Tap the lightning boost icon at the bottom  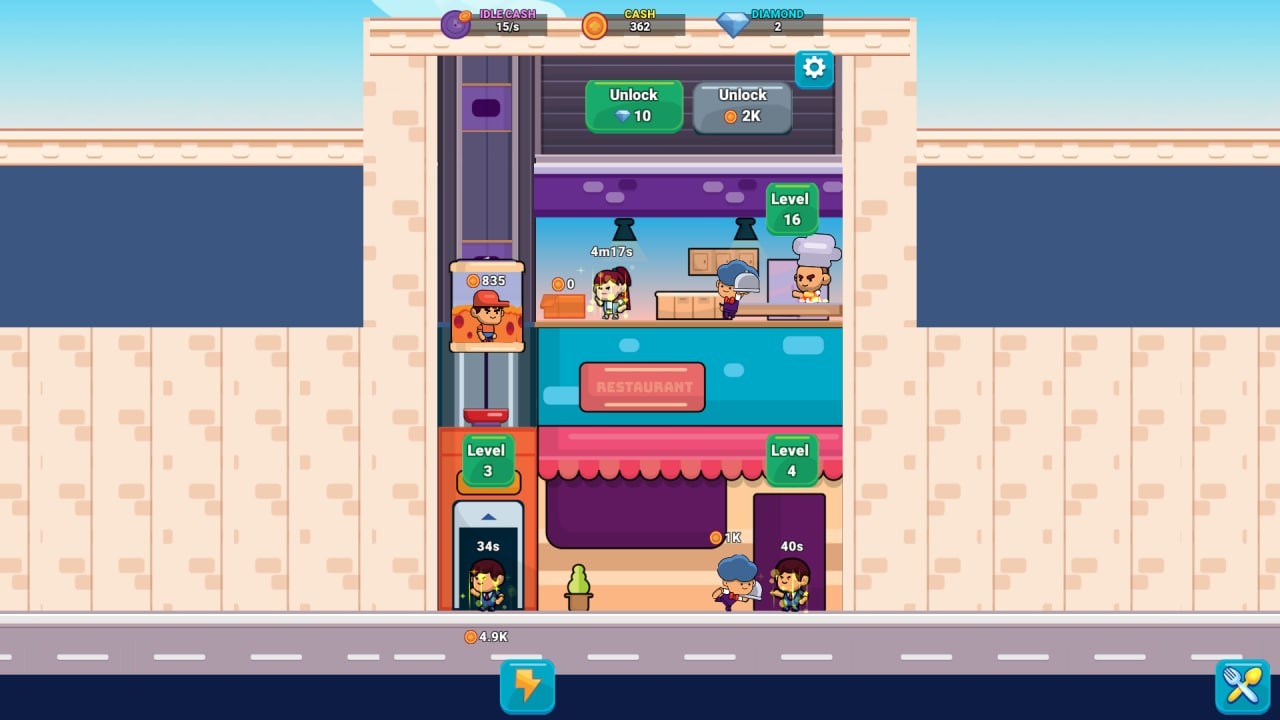click(526, 686)
